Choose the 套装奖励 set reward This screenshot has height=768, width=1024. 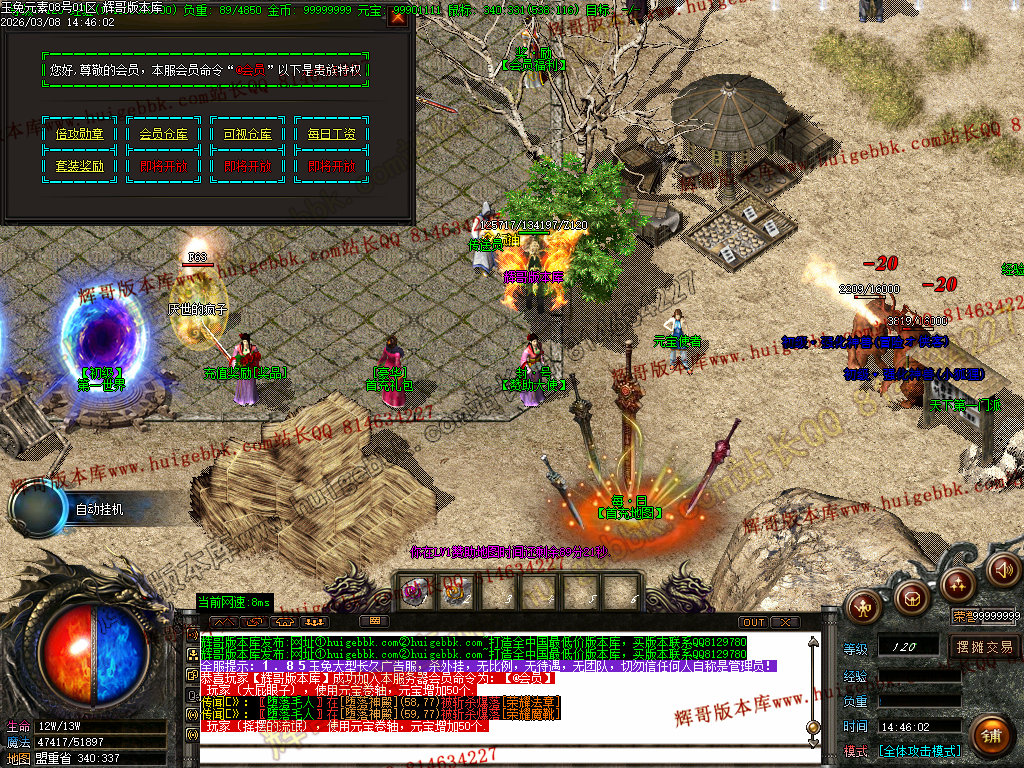point(80,167)
